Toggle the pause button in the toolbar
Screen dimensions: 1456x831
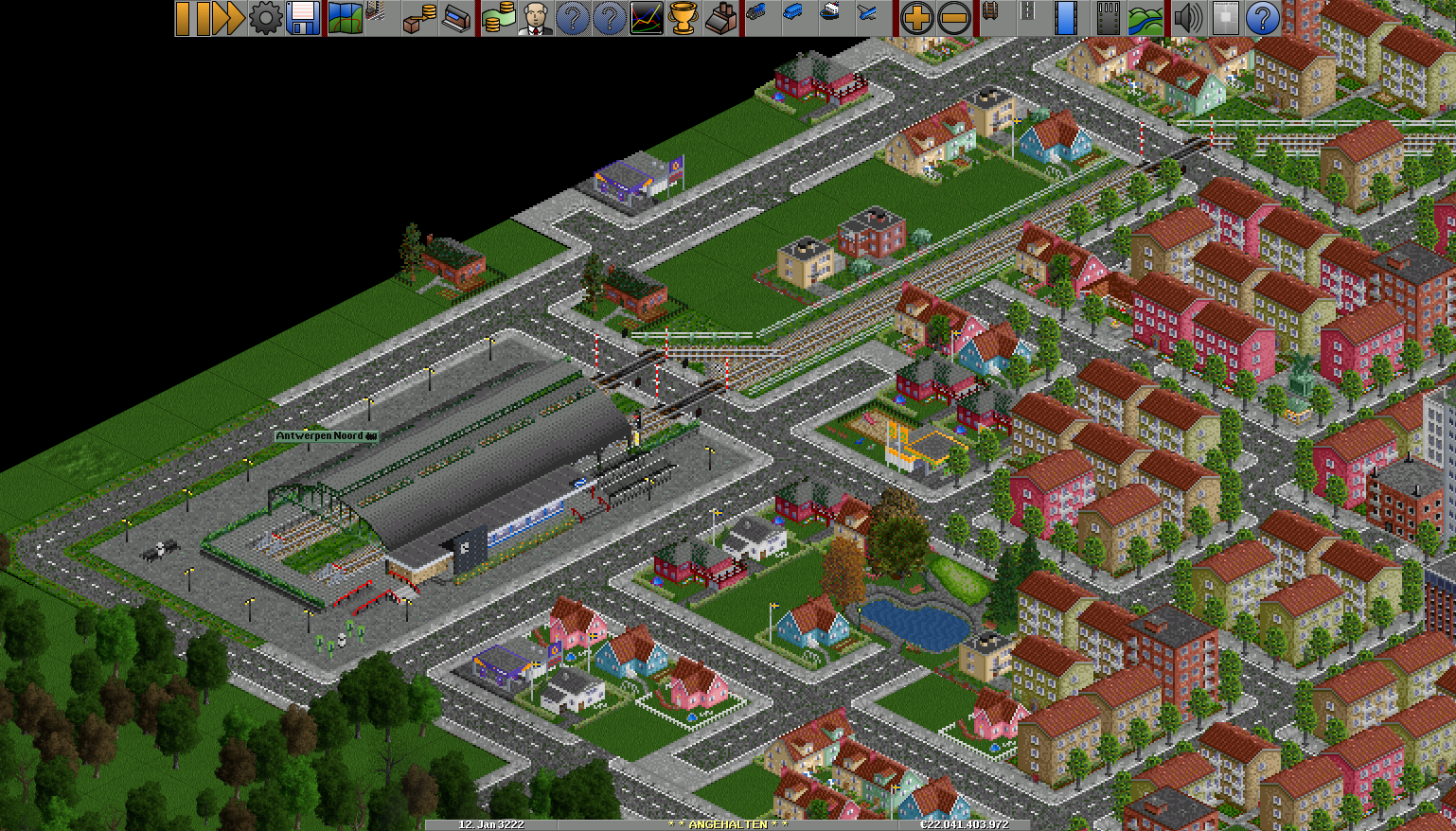(x=192, y=18)
